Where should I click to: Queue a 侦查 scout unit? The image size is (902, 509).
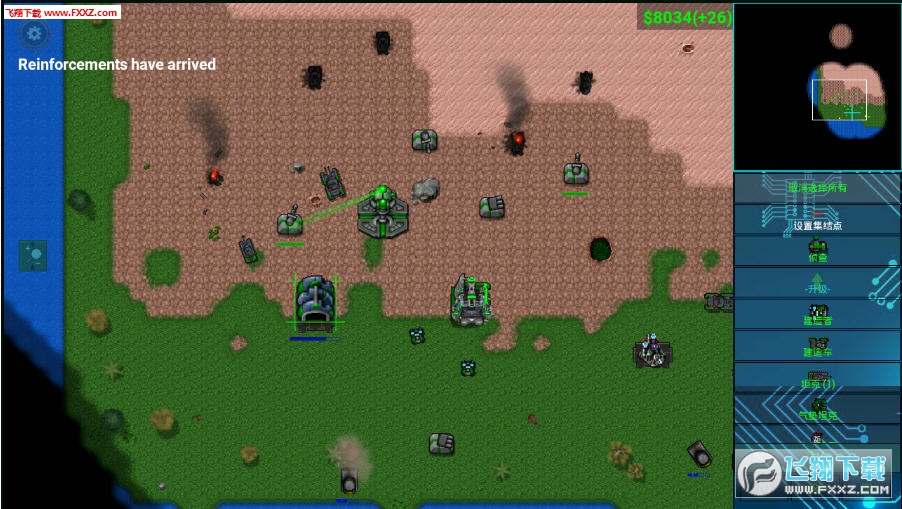pyautogui.click(x=817, y=250)
